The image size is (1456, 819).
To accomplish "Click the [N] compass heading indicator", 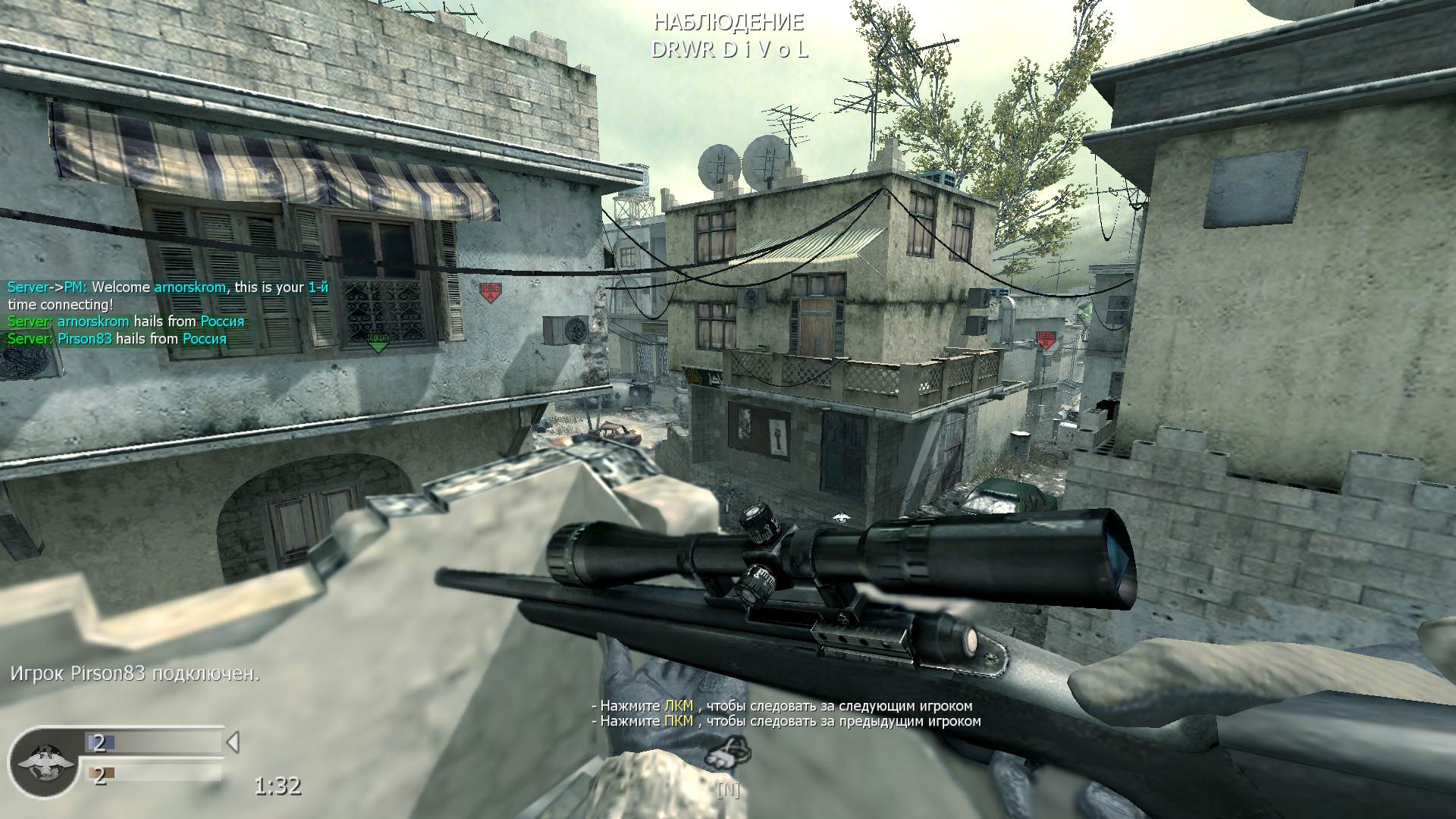I will click(x=729, y=790).
